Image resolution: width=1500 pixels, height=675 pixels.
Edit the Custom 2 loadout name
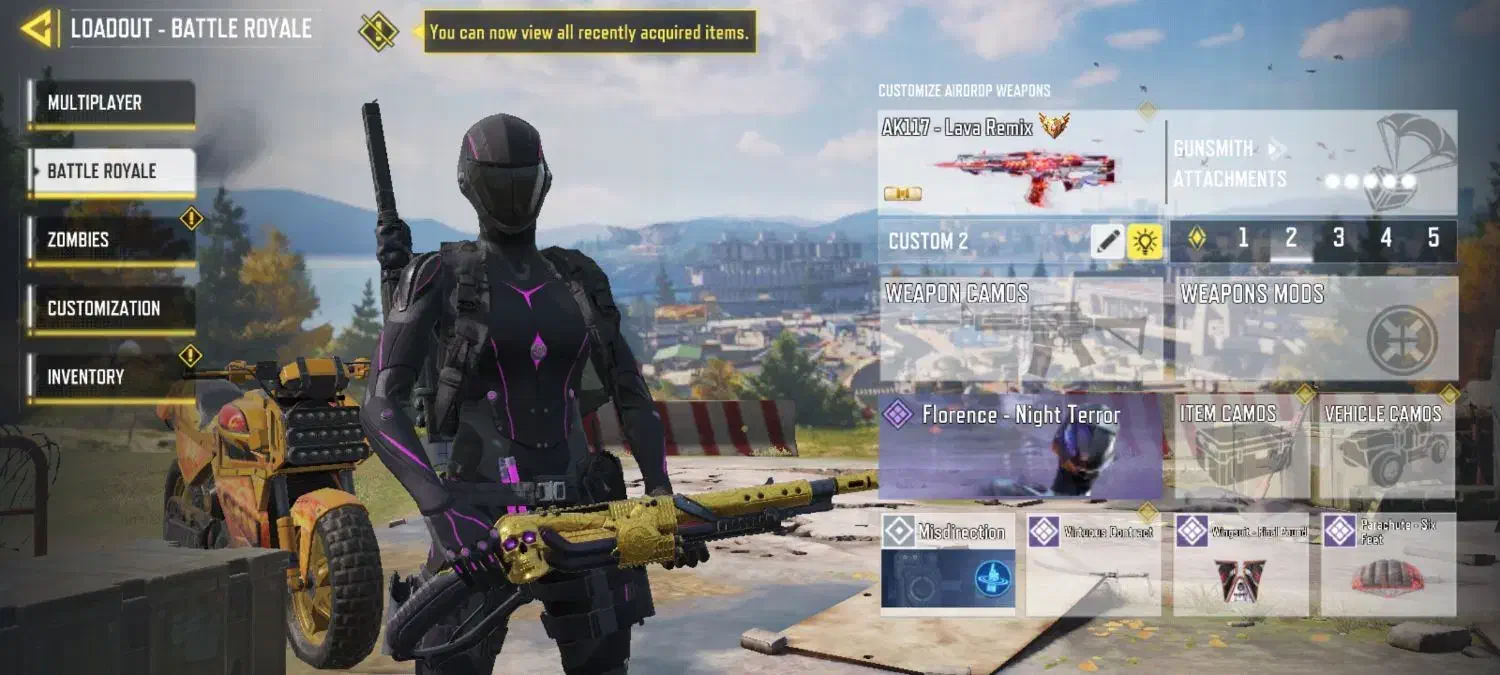point(1108,241)
